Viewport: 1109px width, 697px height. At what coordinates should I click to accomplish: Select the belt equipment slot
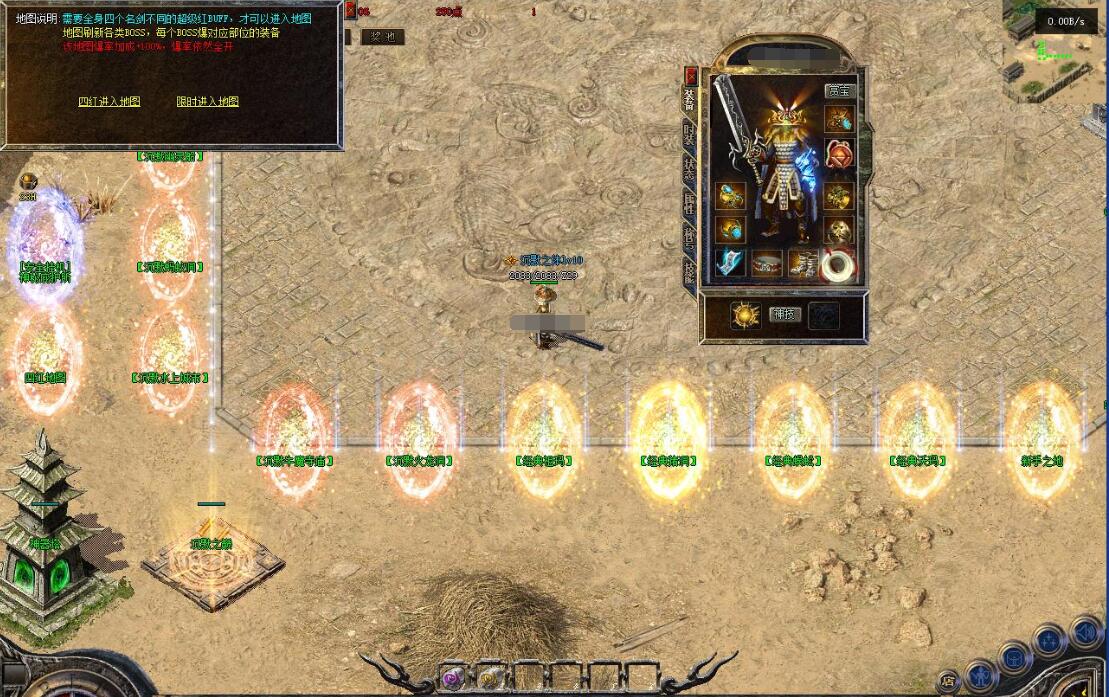point(767,265)
